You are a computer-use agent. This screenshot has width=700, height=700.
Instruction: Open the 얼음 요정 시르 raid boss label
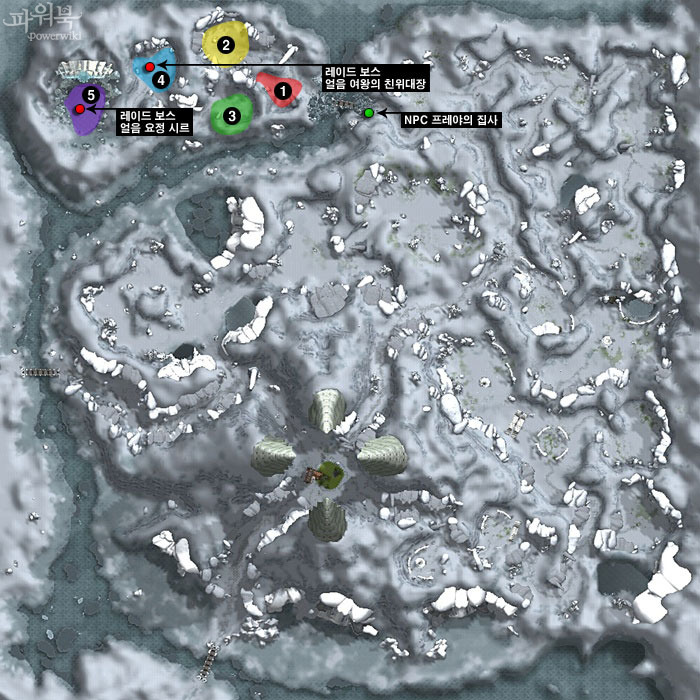(161, 121)
